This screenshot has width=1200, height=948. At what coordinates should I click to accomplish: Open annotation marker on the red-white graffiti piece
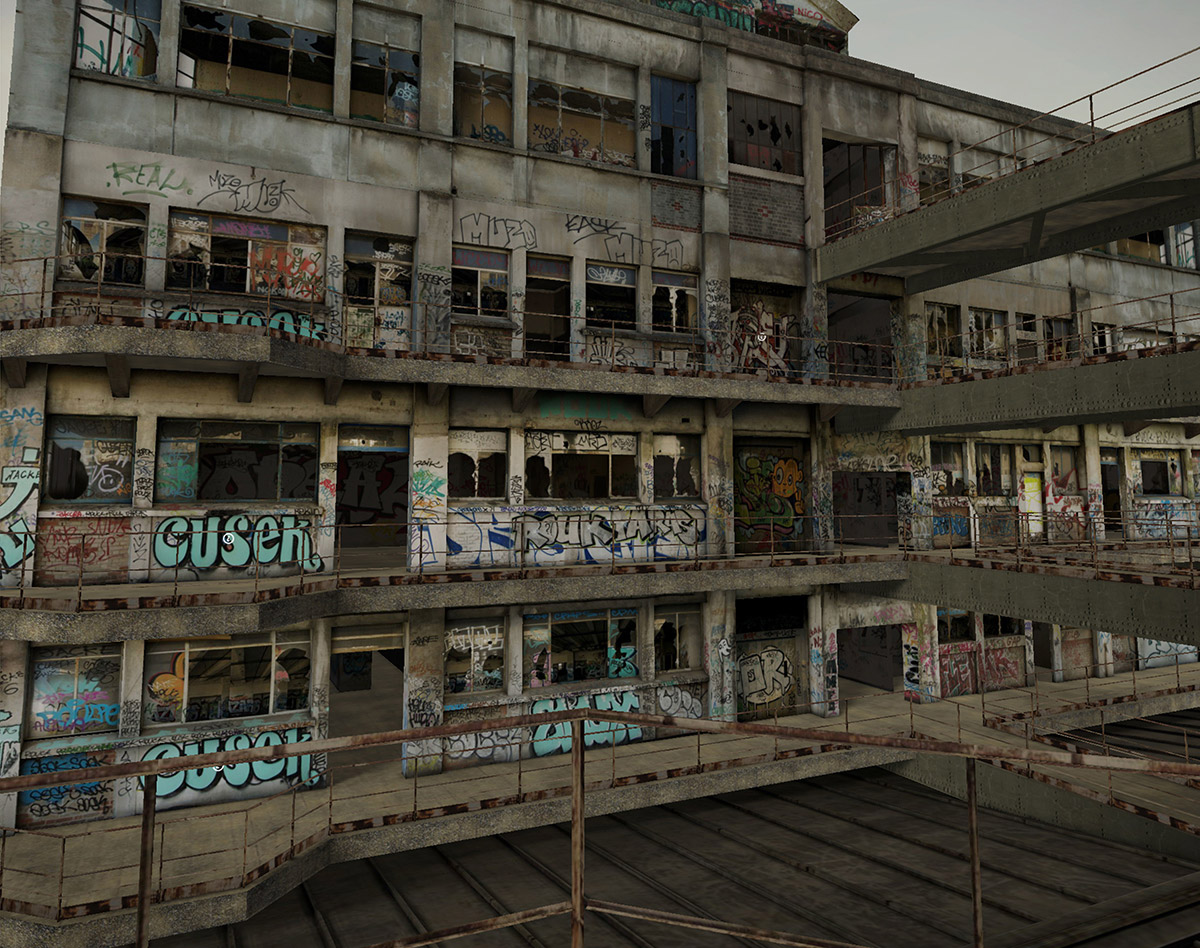(x=762, y=338)
